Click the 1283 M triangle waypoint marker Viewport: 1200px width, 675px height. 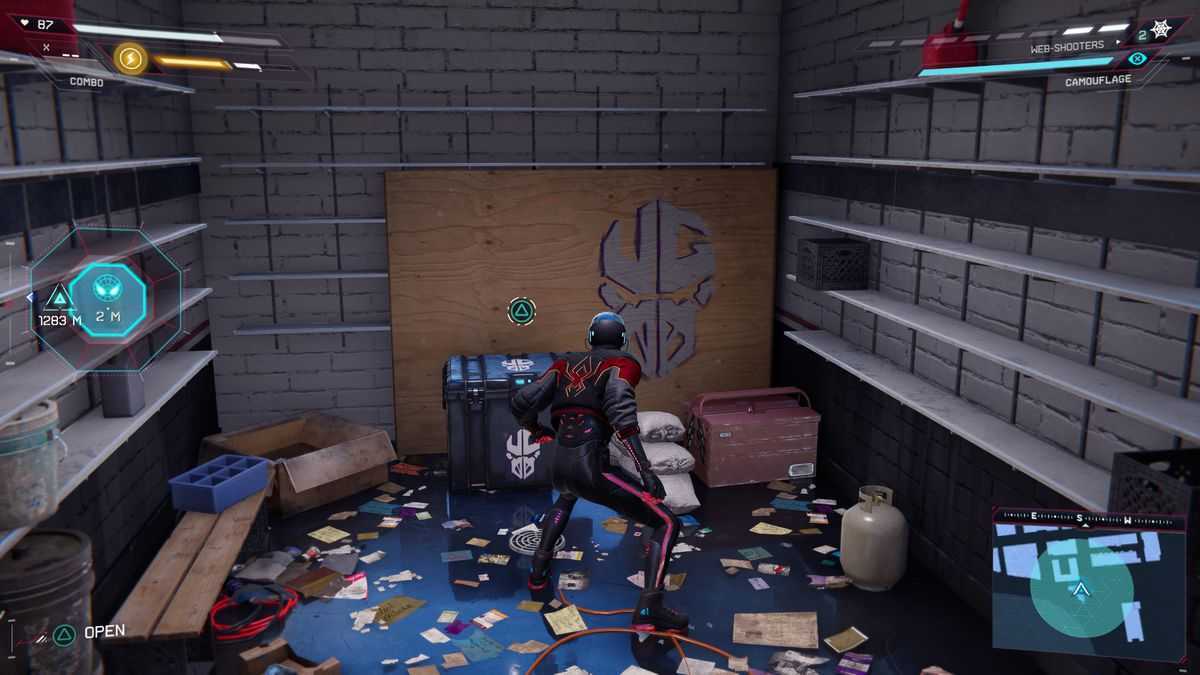(58, 297)
